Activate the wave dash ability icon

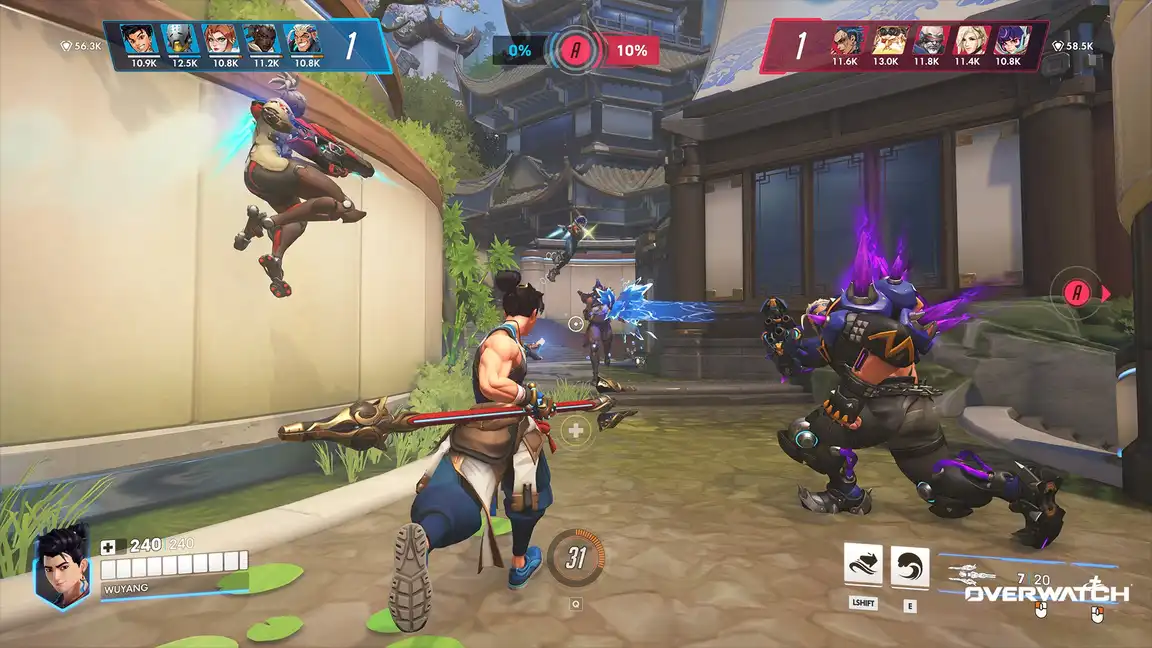[x=863, y=567]
